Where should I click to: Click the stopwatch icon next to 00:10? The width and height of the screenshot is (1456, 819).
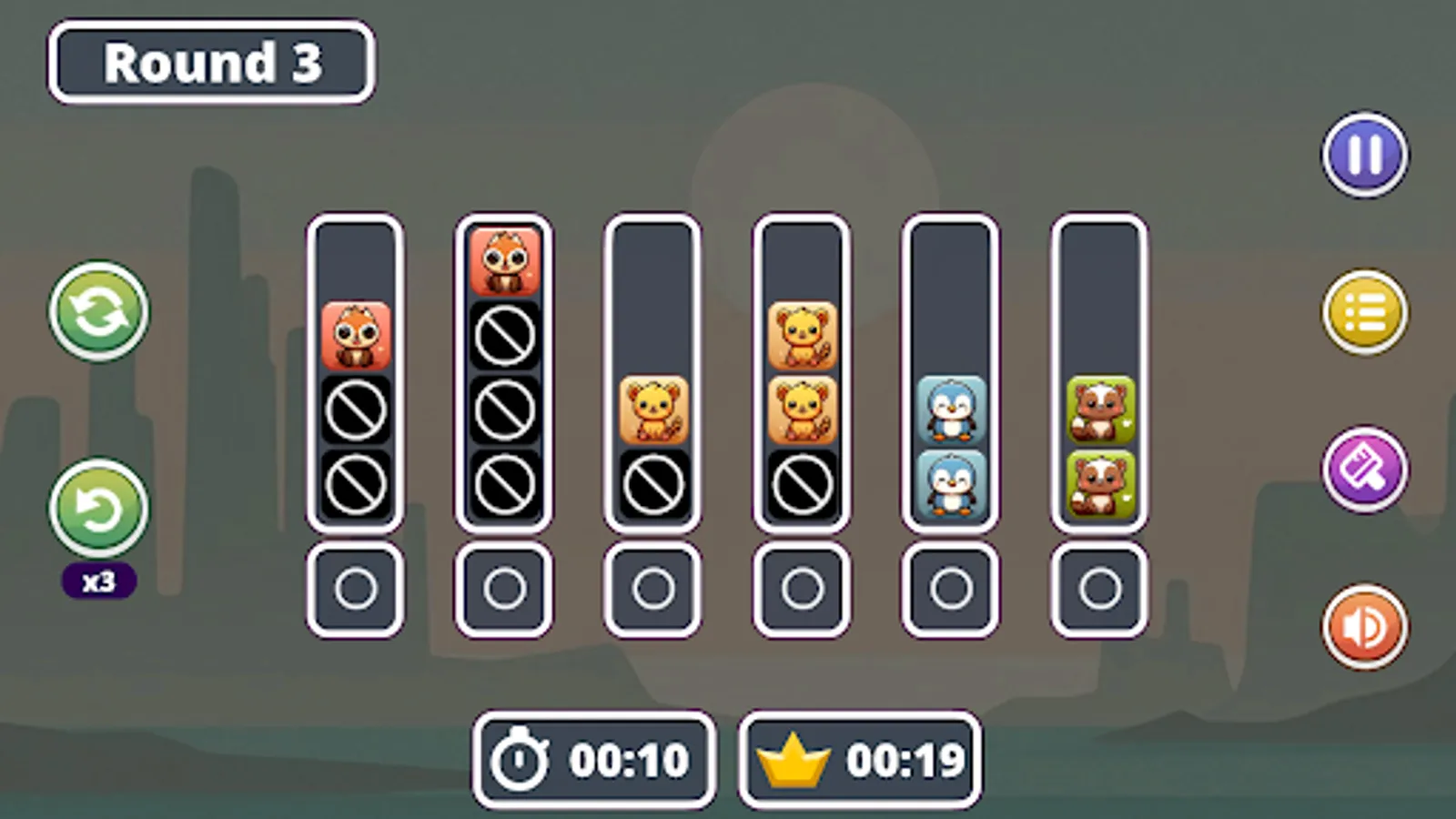519,755
